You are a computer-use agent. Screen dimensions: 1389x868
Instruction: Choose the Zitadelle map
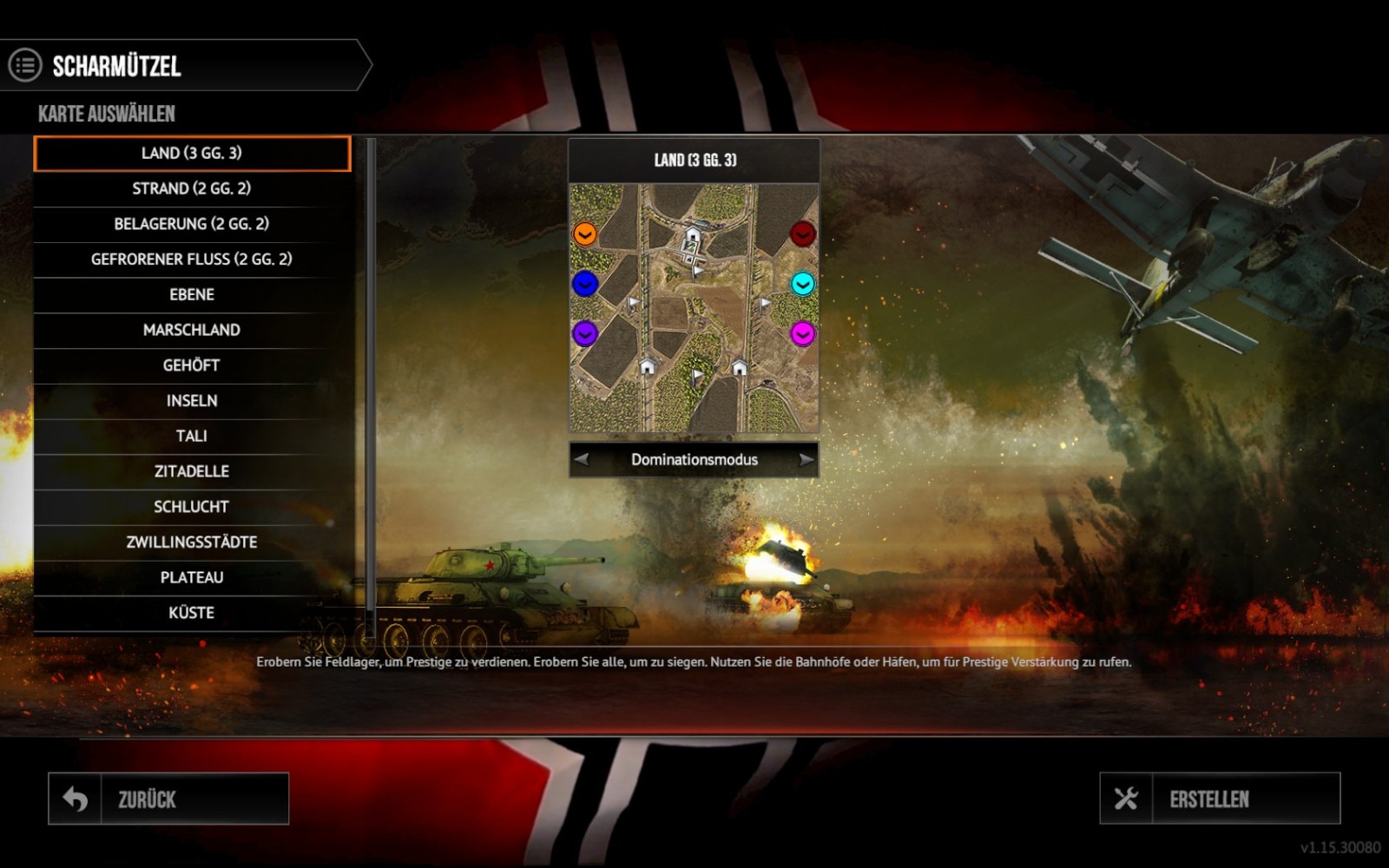coord(192,471)
